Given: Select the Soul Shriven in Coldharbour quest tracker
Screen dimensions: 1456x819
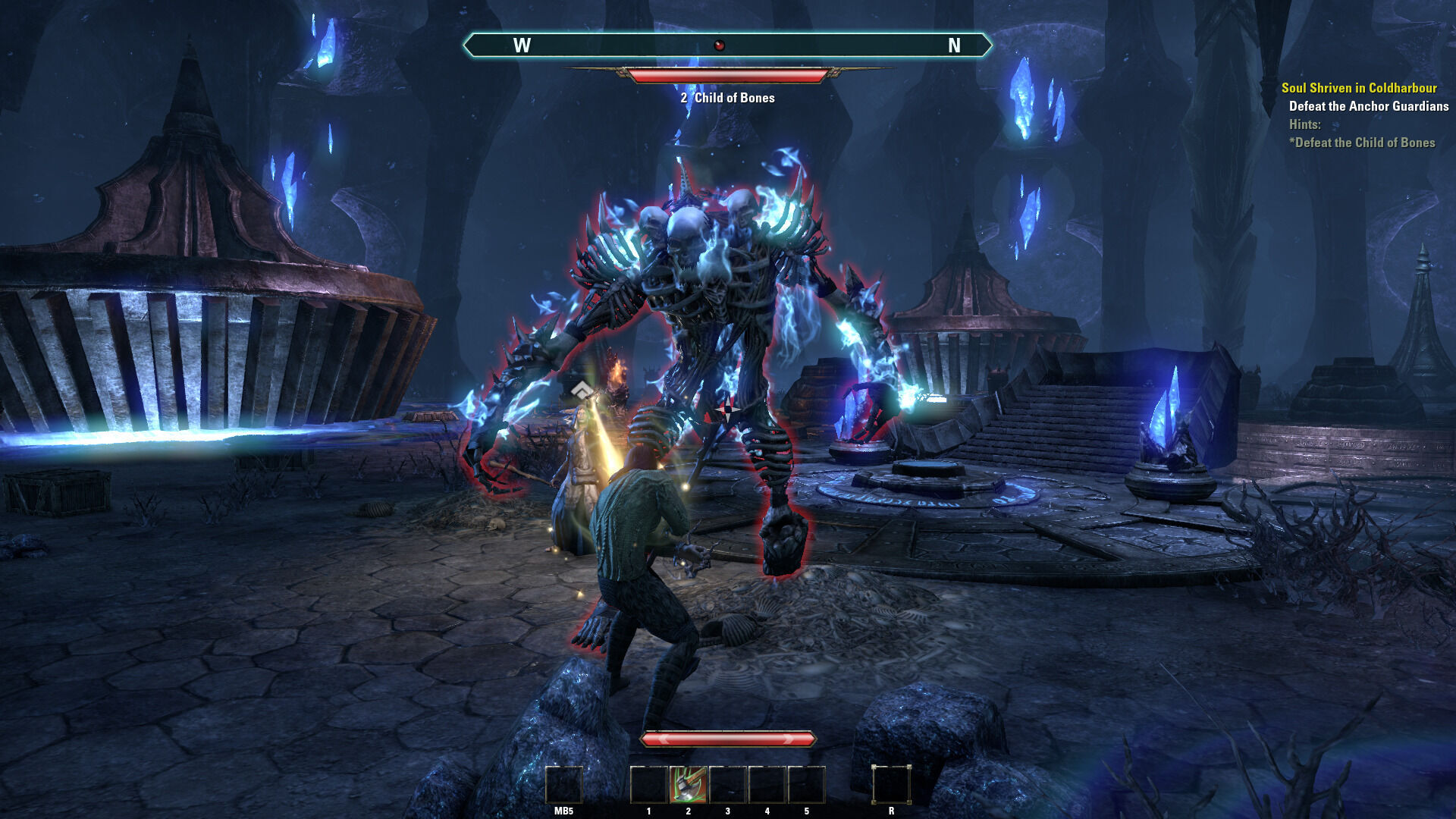Looking at the screenshot, I should coord(1358,88).
